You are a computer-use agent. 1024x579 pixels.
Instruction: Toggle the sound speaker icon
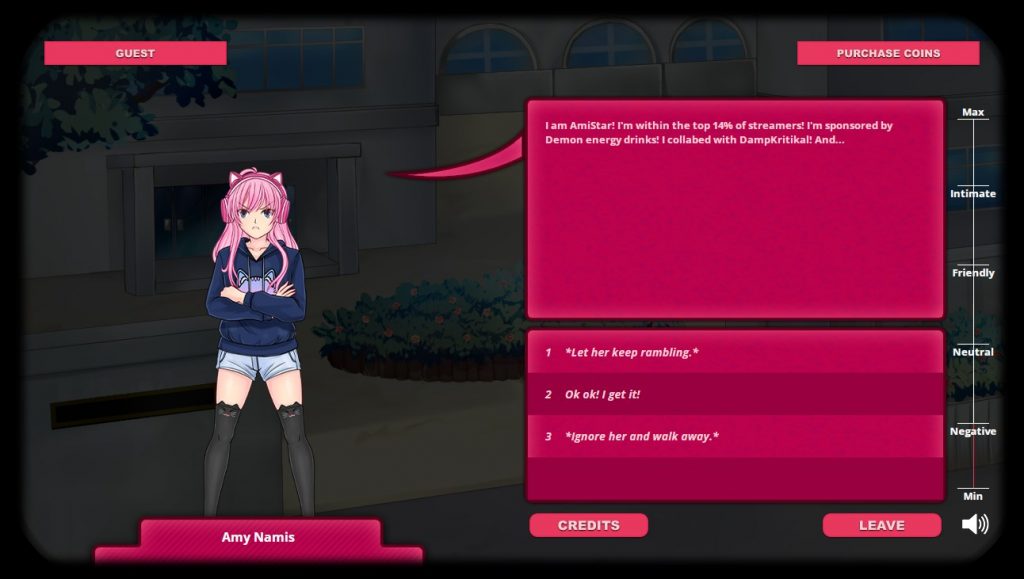coord(974,524)
